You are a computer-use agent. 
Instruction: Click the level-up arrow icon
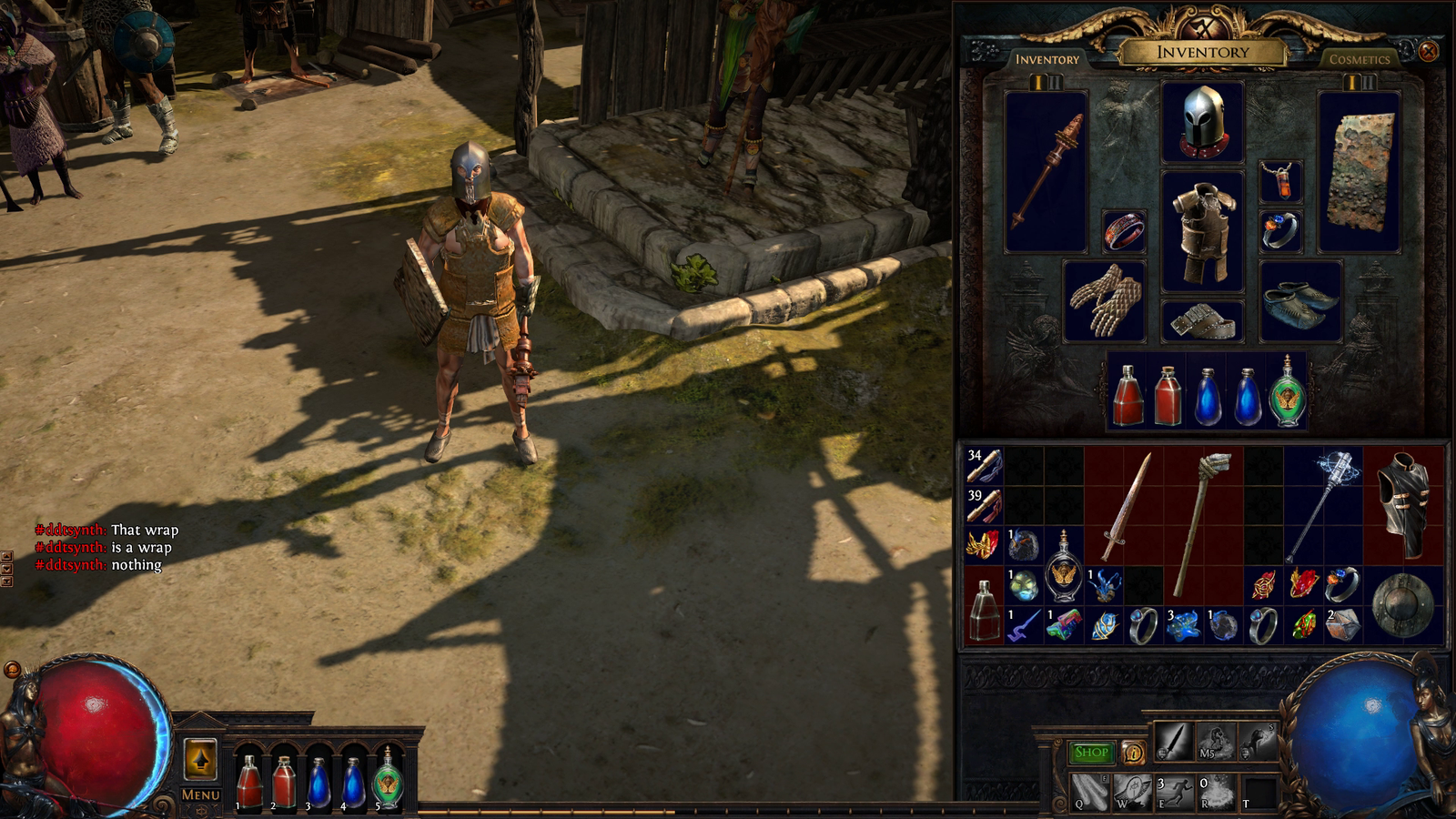(200, 759)
